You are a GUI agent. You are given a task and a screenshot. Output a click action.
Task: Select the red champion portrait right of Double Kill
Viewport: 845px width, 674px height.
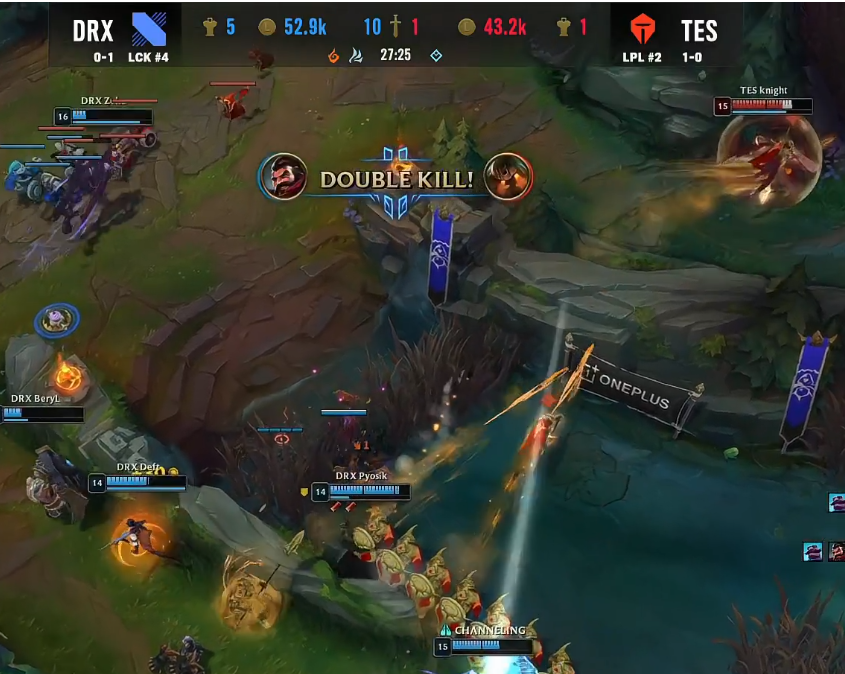pos(507,178)
